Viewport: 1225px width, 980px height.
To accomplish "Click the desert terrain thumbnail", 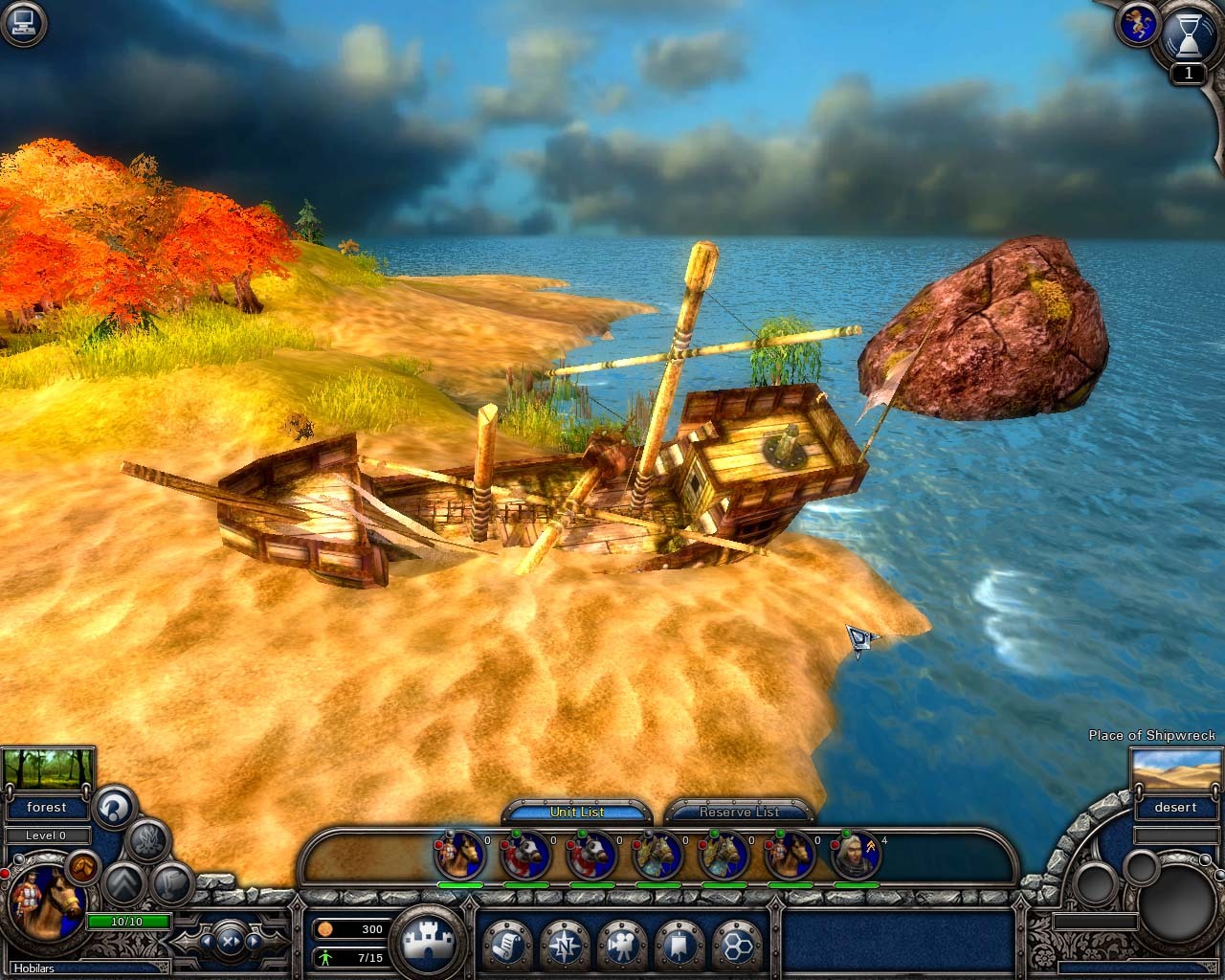I will click(1174, 769).
